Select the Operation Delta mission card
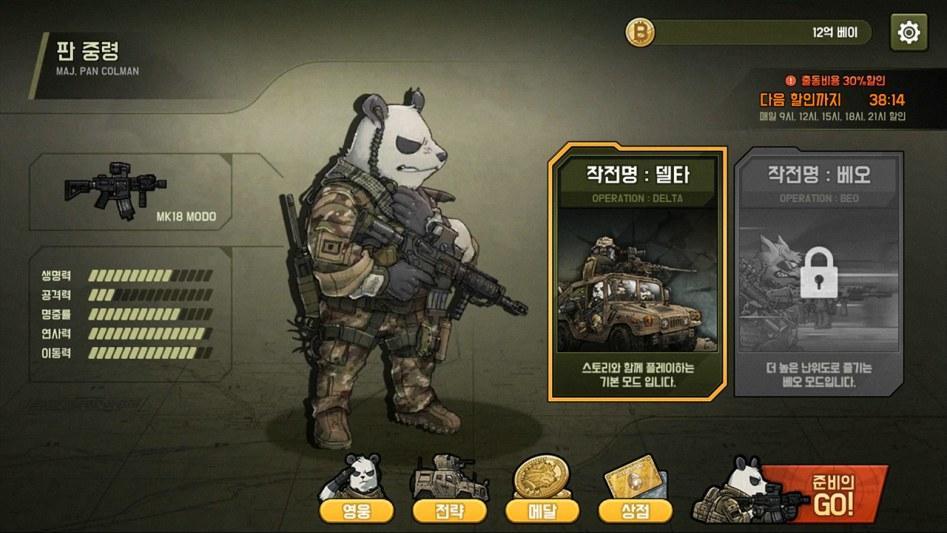 click(x=623, y=274)
